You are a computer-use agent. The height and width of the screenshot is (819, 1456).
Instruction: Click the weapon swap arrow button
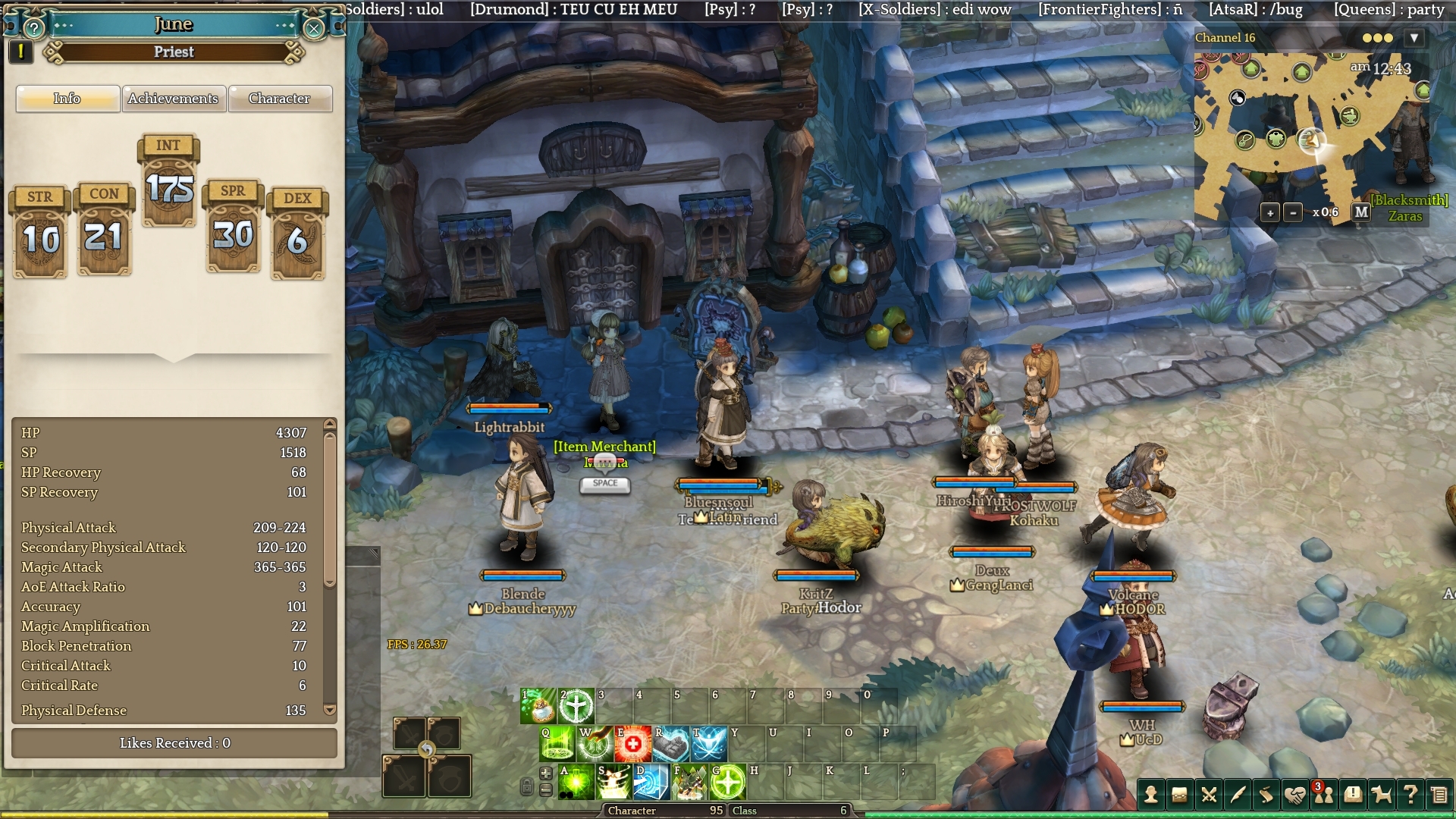pyautogui.click(x=427, y=750)
